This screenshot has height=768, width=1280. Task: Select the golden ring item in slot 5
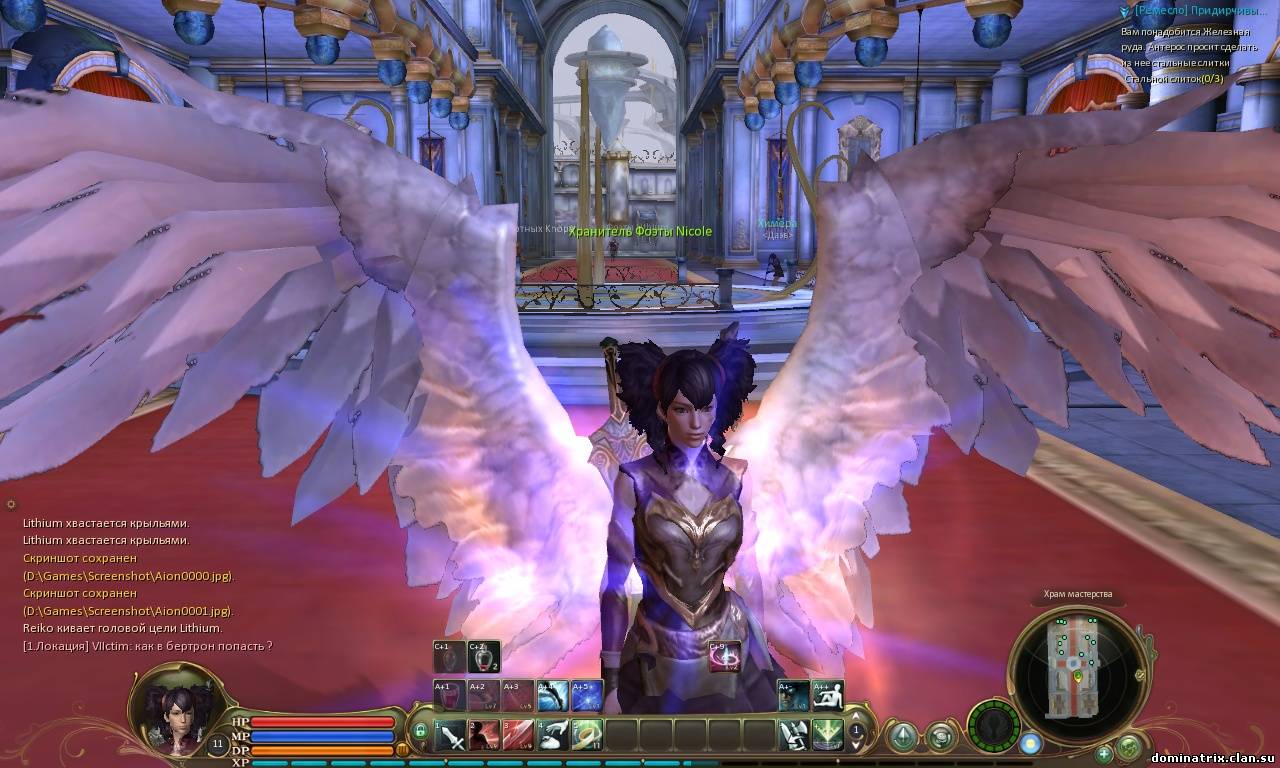[x=587, y=736]
